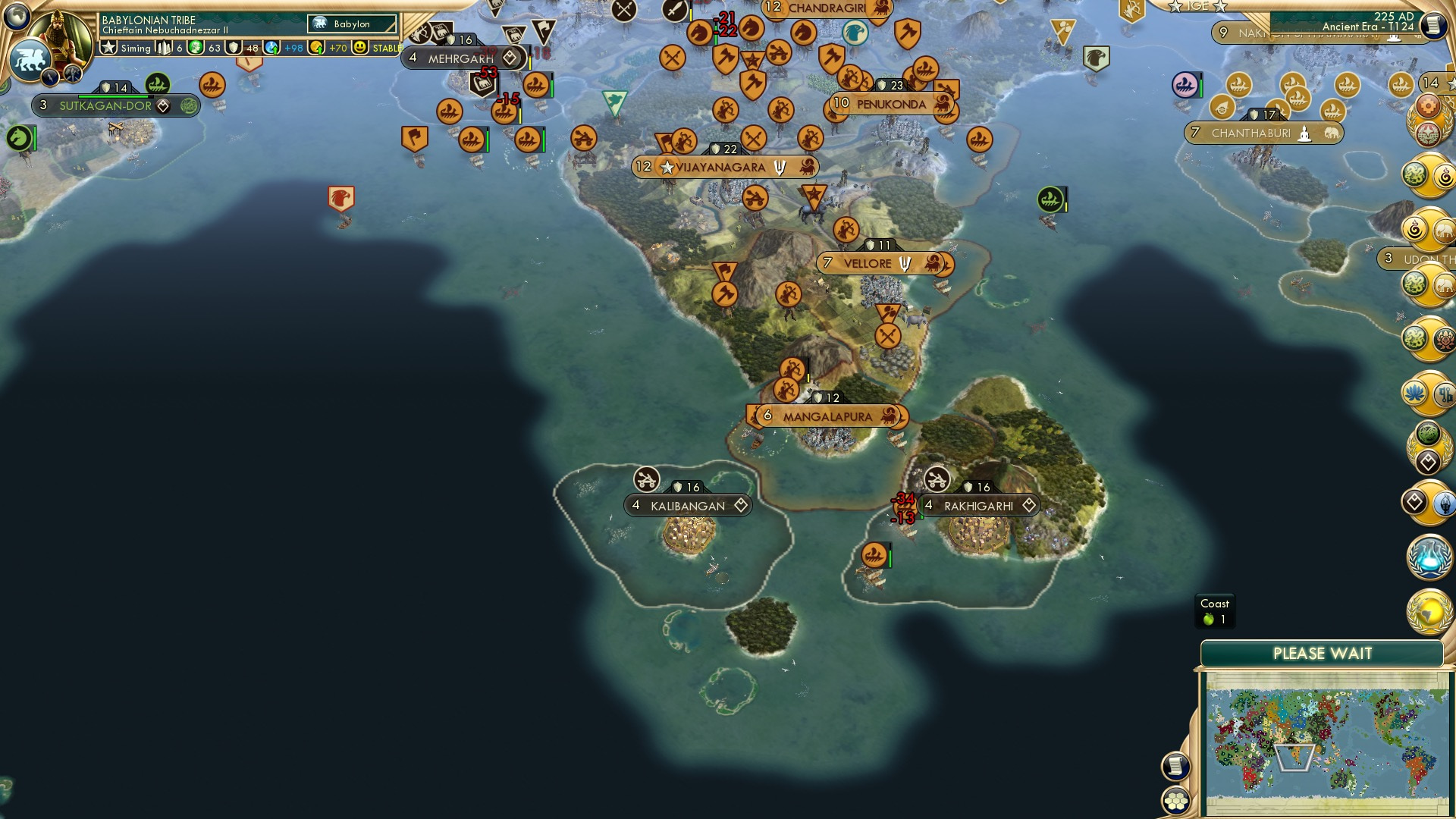Select the white catapult flag above Rakhigarhi

tap(937, 479)
